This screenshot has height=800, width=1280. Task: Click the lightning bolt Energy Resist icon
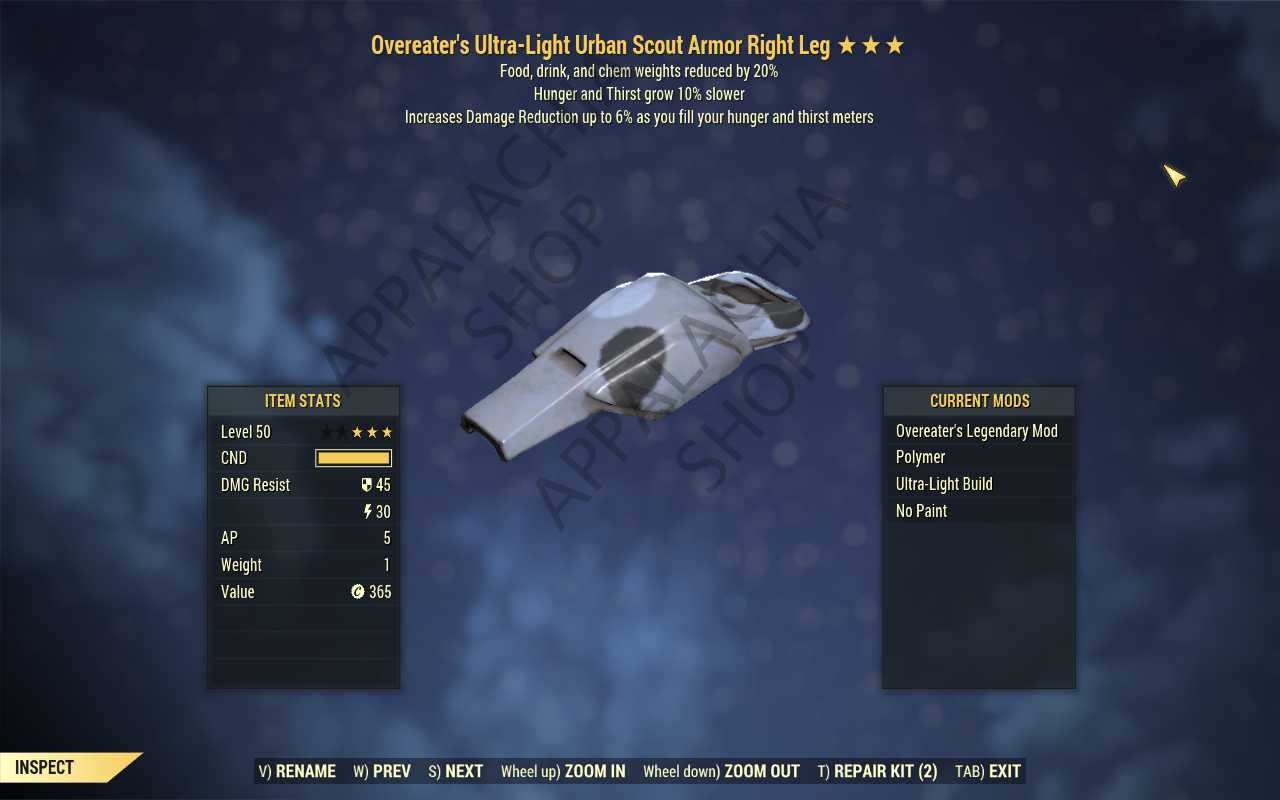[x=369, y=511]
